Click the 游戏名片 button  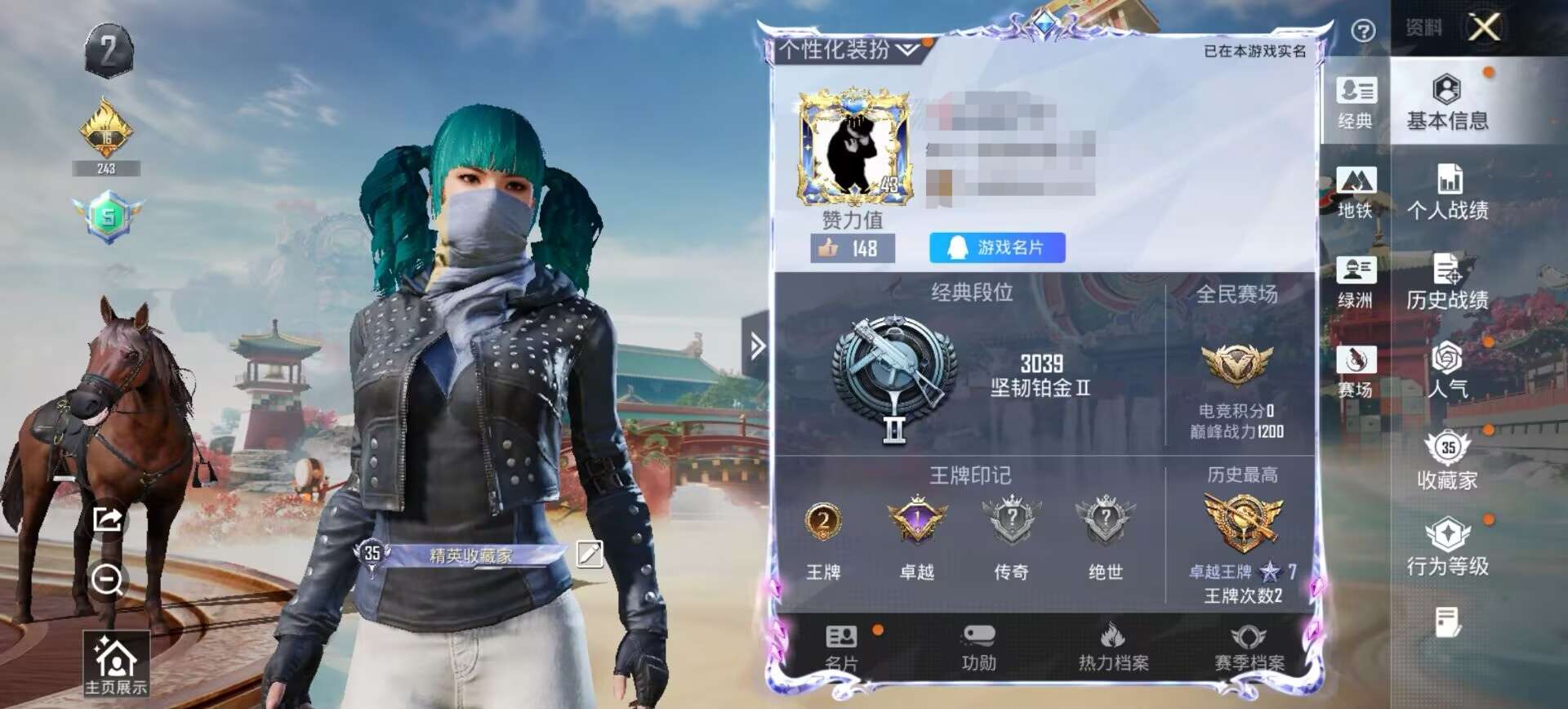(998, 247)
